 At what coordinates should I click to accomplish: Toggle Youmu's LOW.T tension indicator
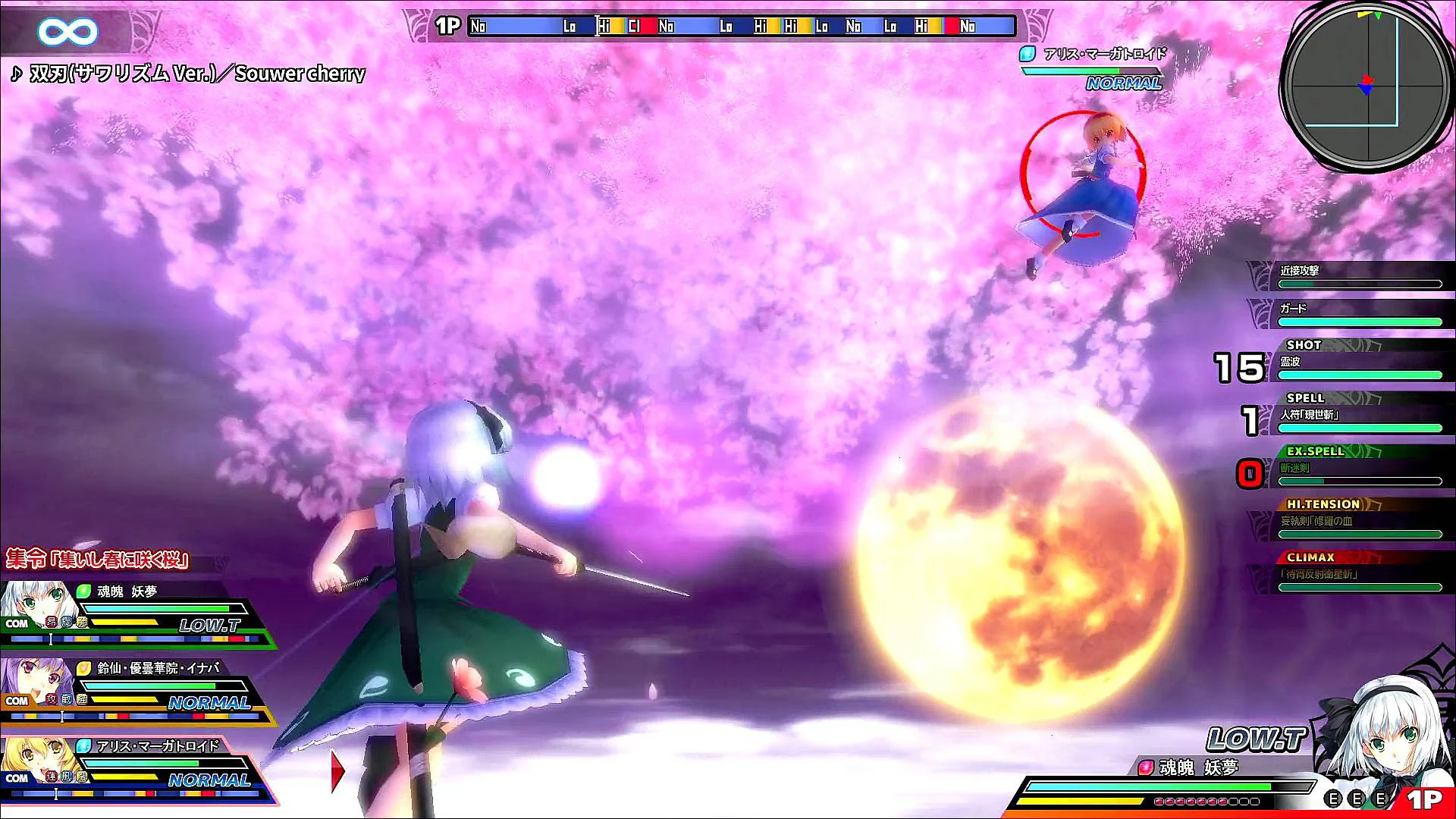[x=209, y=626]
